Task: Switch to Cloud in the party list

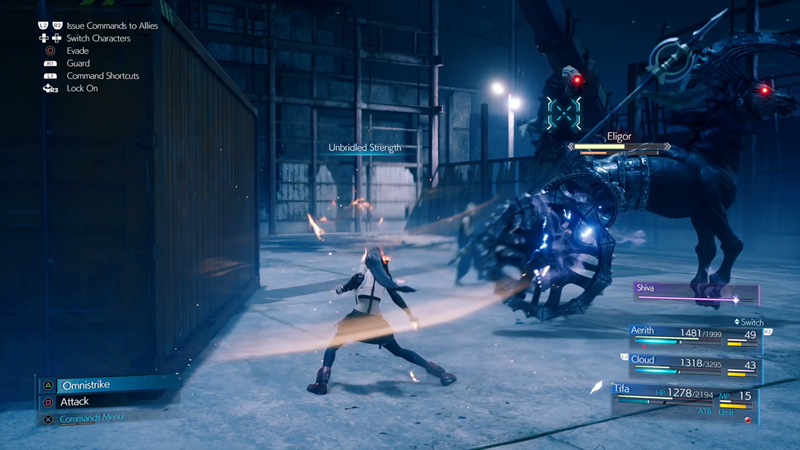Action: point(692,365)
